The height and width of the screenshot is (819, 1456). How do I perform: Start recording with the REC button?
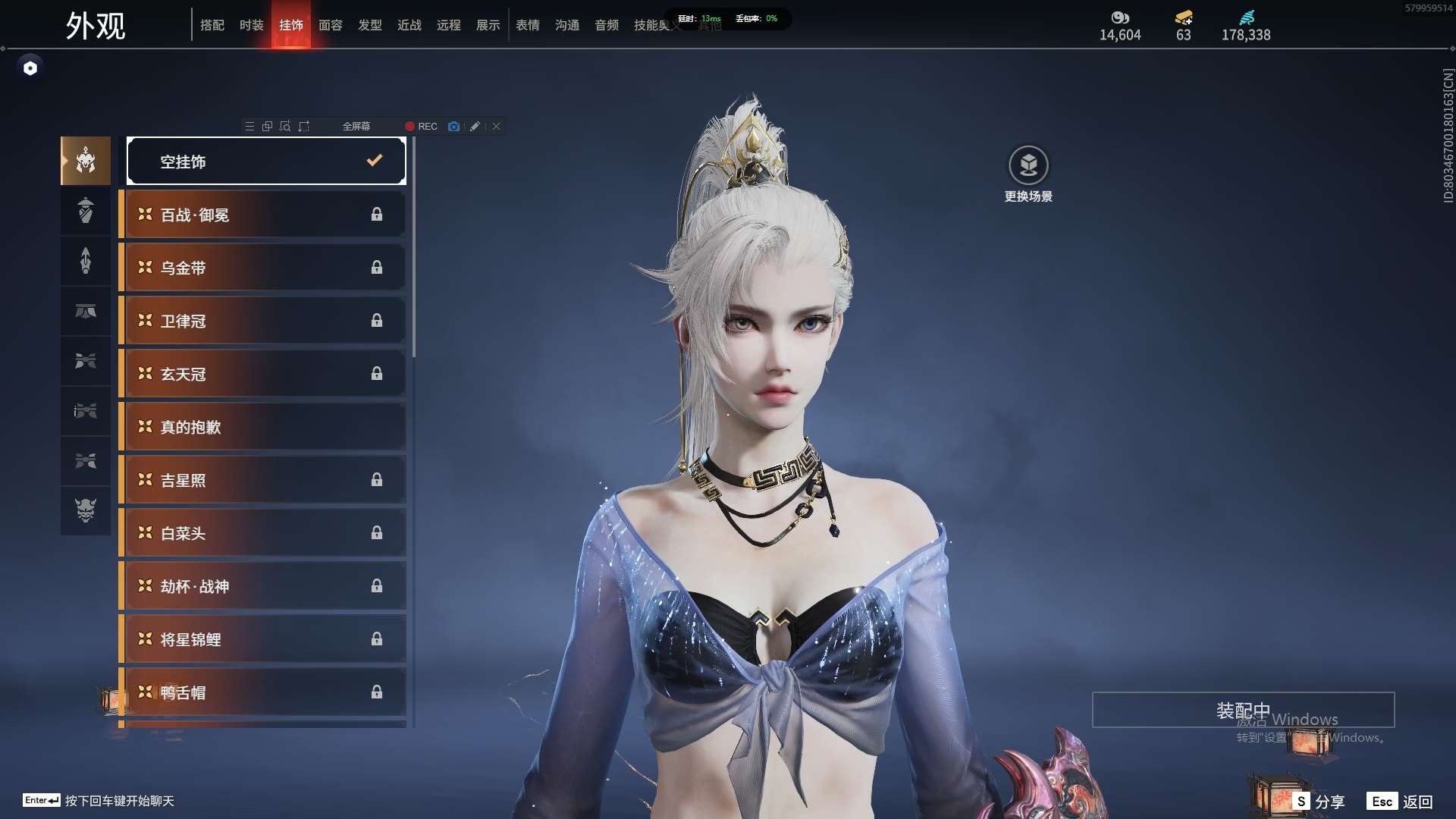coord(421,127)
